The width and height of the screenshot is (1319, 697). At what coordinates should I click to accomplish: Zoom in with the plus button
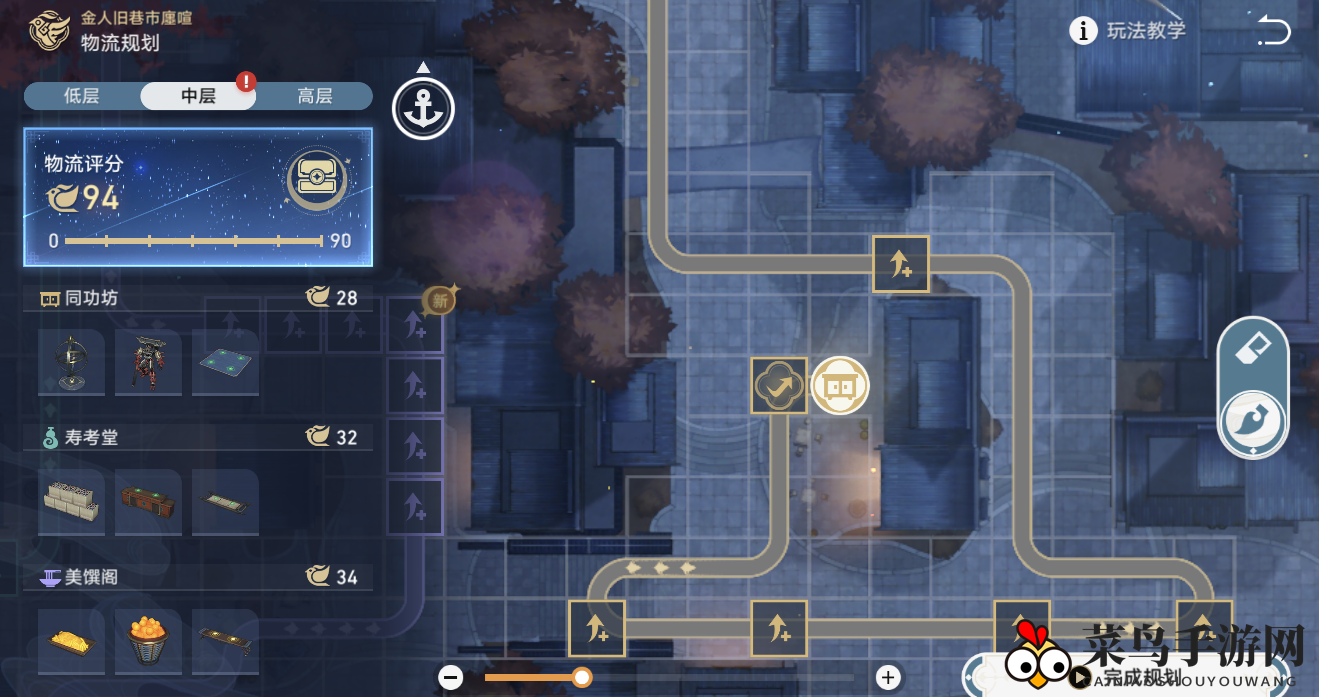pos(888,677)
